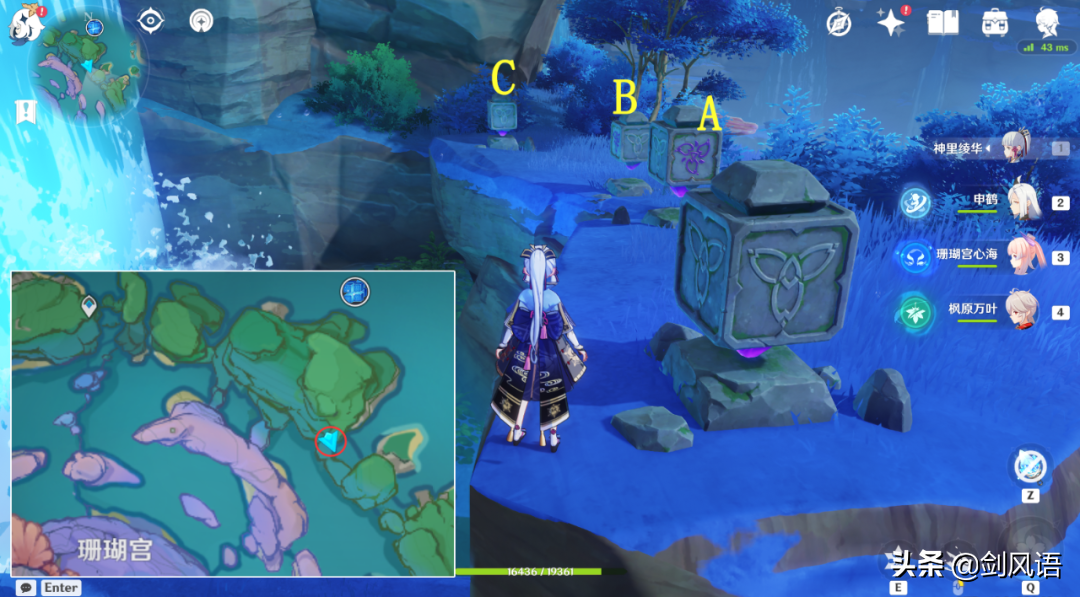Activate the eye-shaped elemental sight icon

(x=151, y=20)
